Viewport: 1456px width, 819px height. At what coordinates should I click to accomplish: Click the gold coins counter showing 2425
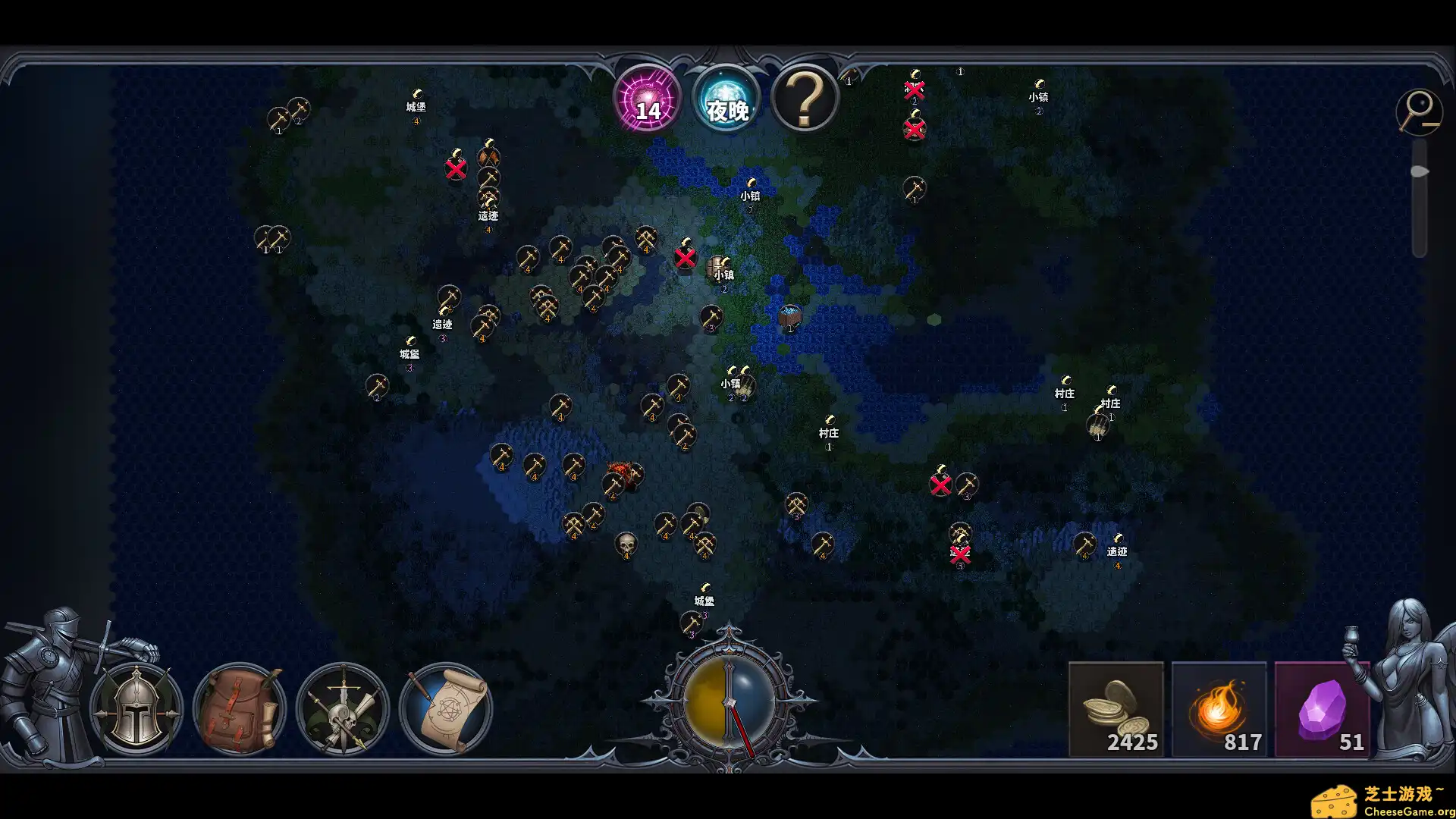(x=1116, y=711)
